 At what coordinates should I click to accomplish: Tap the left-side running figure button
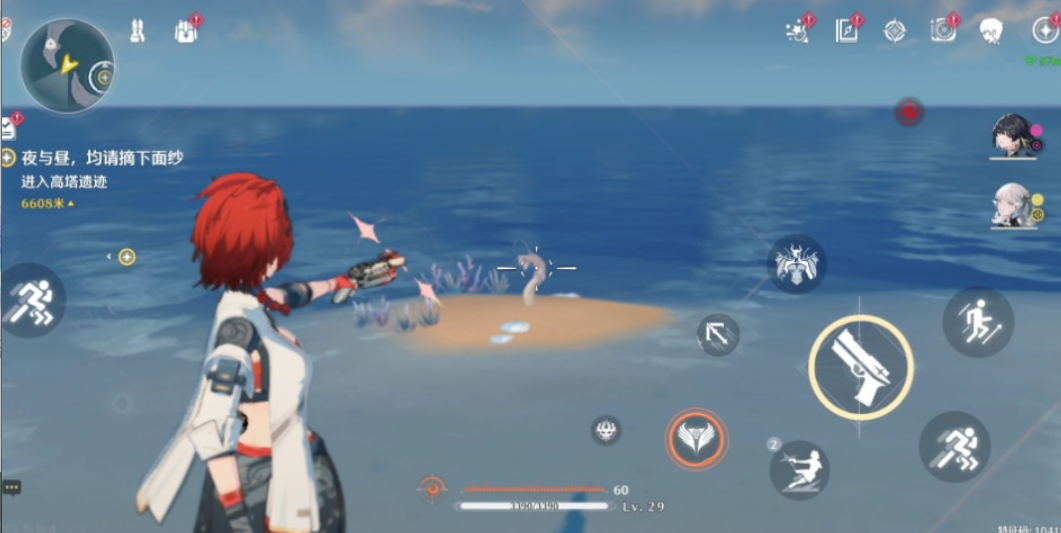click(x=30, y=299)
